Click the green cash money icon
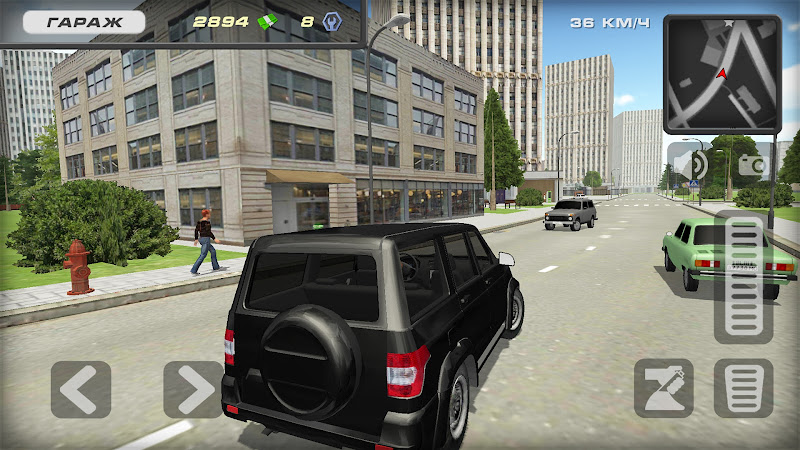Image resolution: width=800 pixels, height=450 pixels. point(267,21)
